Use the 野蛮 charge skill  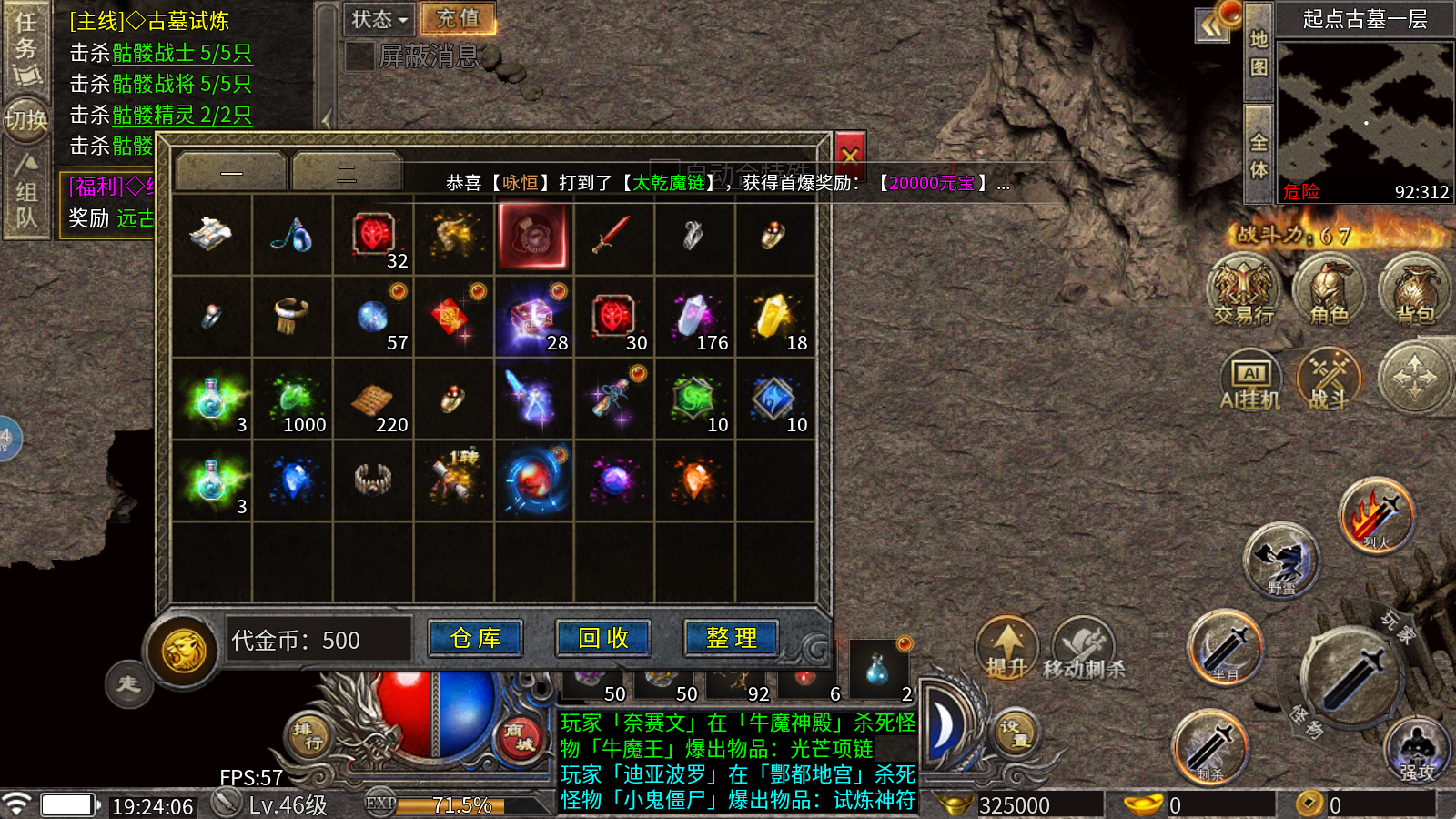pyautogui.click(x=1282, y=559)
